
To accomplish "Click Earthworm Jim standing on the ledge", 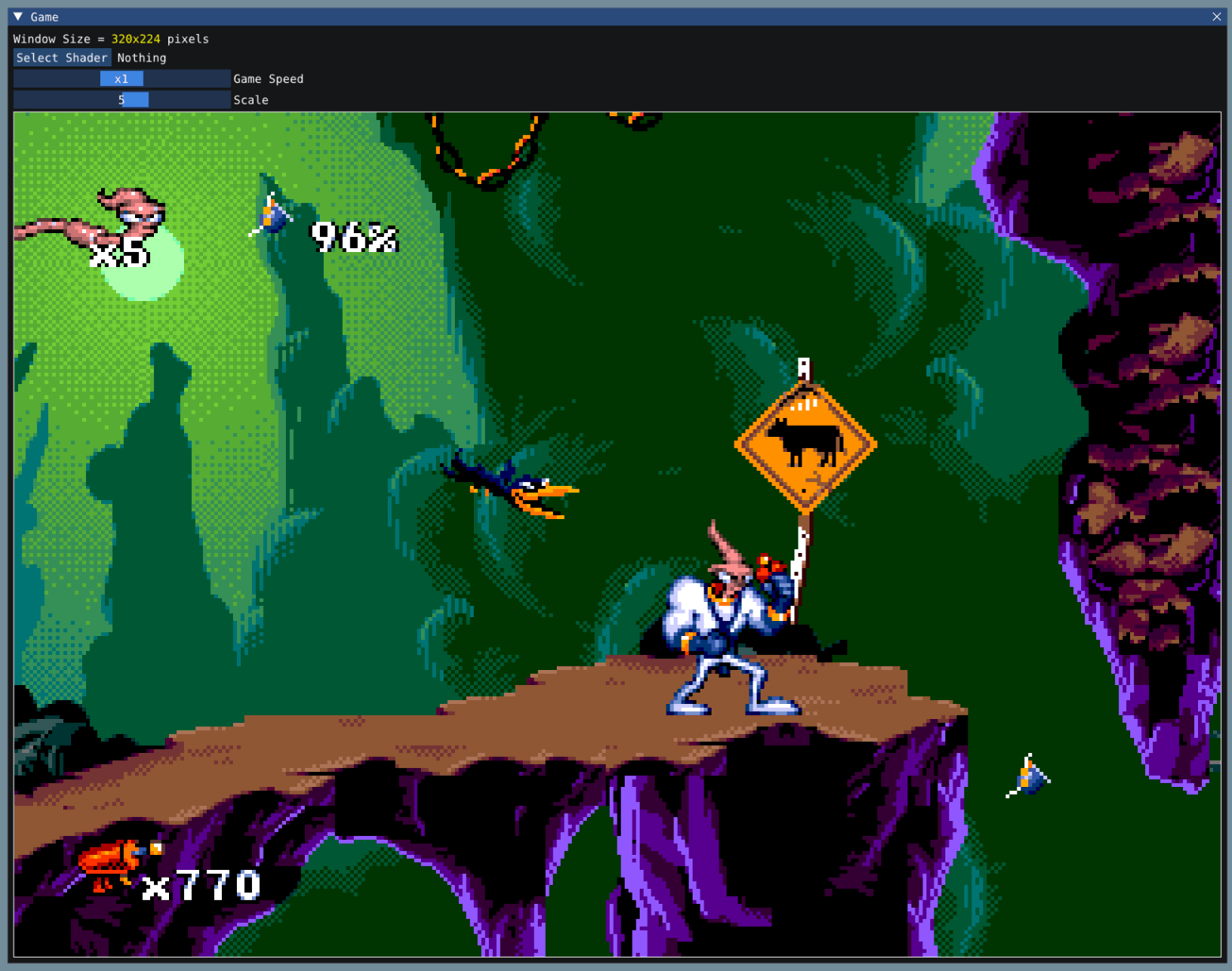I will pos(727,624).
